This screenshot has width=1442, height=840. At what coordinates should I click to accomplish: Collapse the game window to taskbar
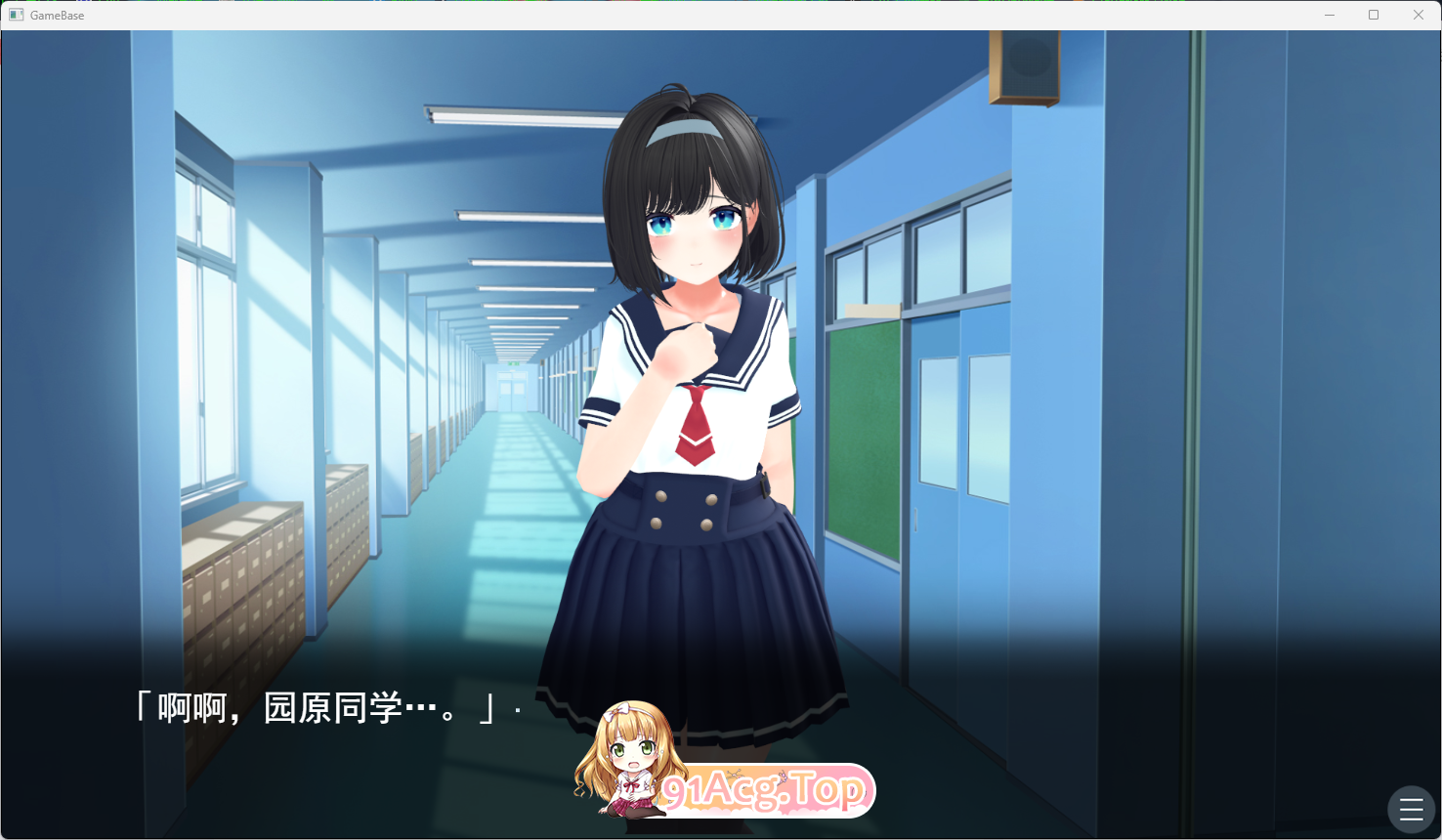1330,15
